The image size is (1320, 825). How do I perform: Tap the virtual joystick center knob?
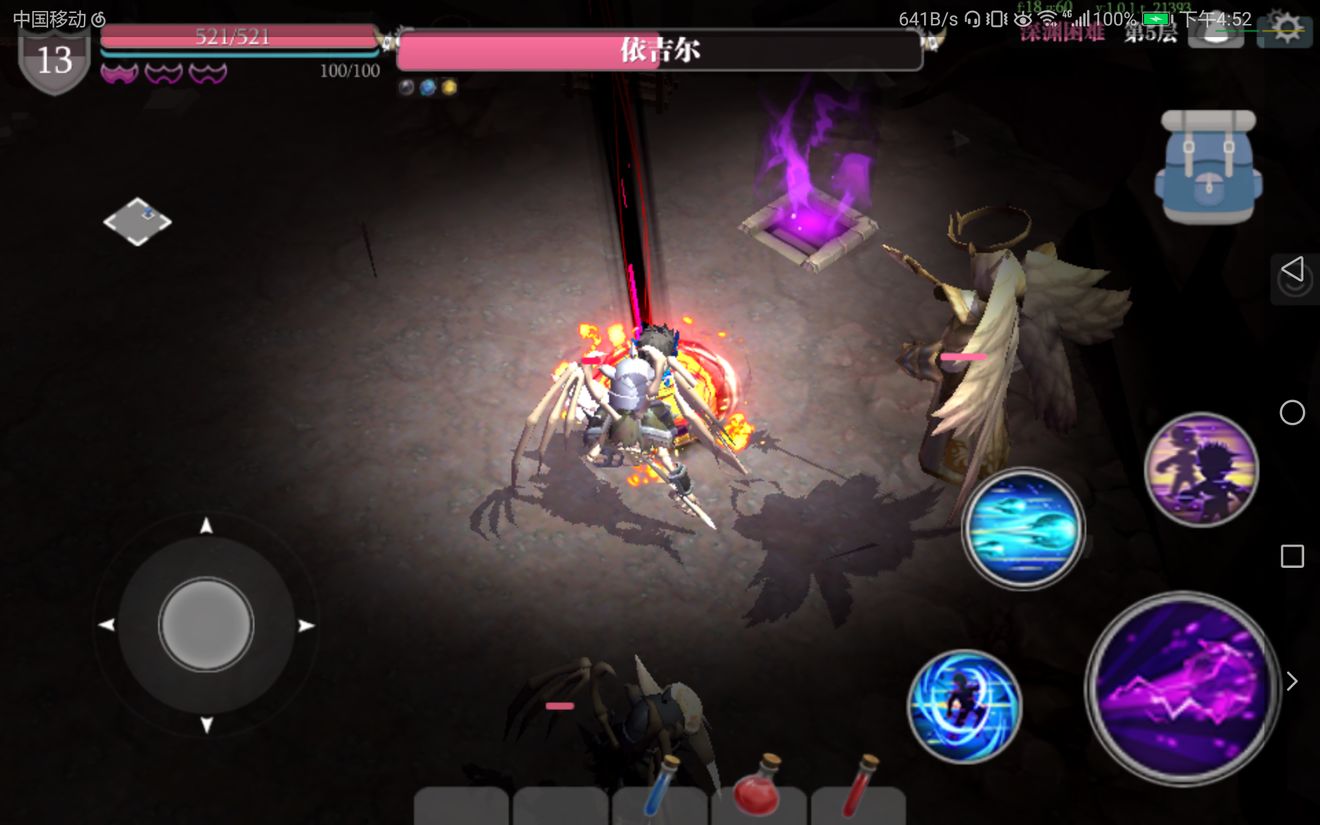click(x=206, y=625)
